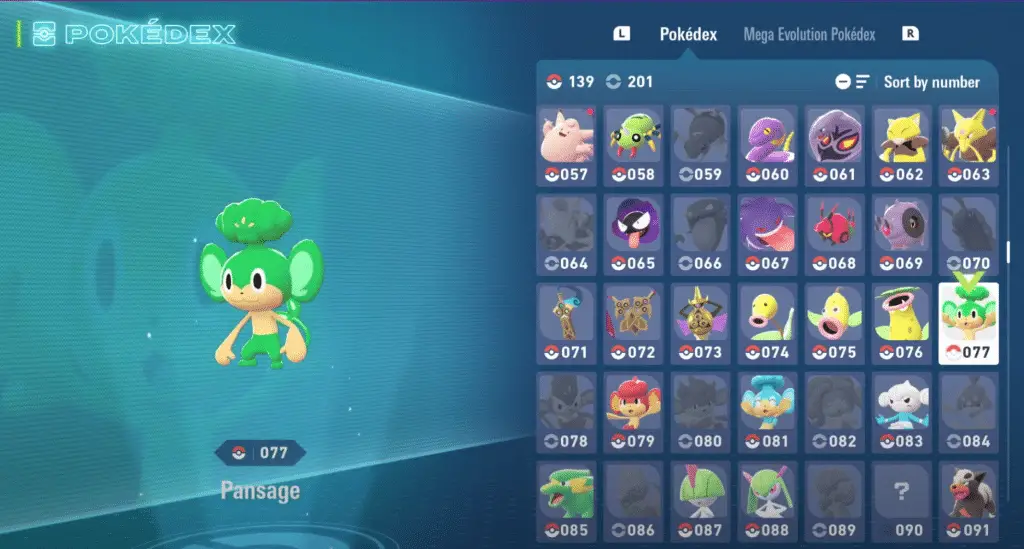Select Gastly entry number 065
1024x549 pixels.
633,234
